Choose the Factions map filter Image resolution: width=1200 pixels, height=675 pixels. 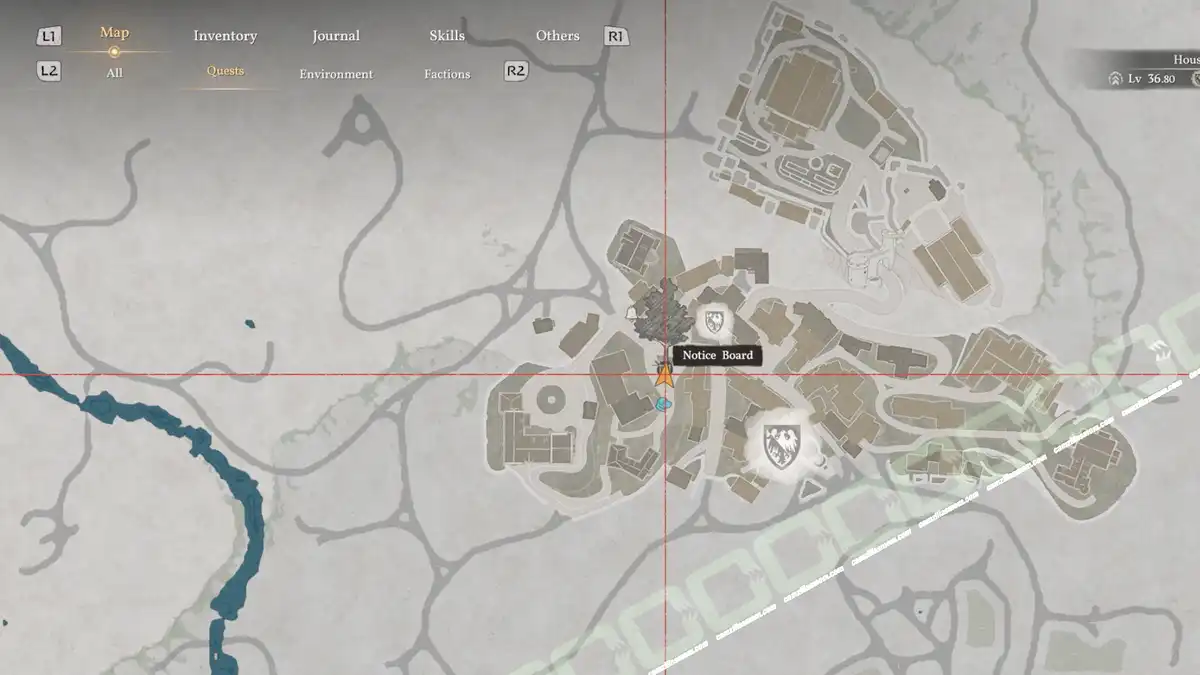[447, 74]
